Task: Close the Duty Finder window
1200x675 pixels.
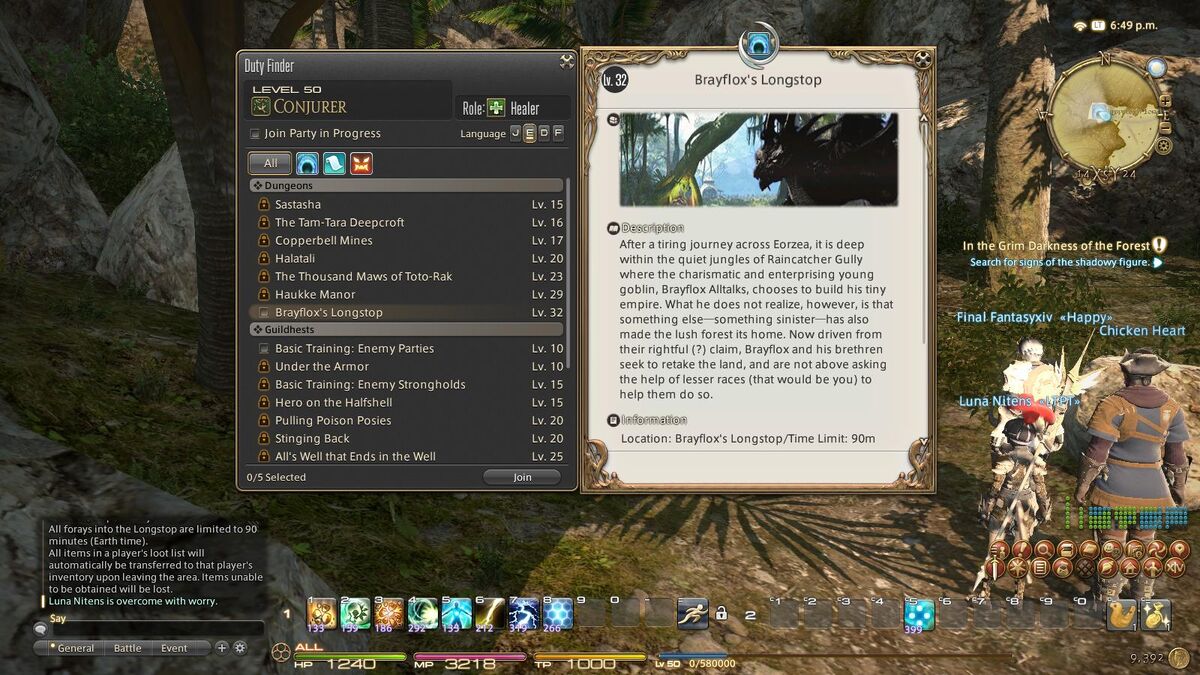Action: pyautogui.click(x=567, y=61)
